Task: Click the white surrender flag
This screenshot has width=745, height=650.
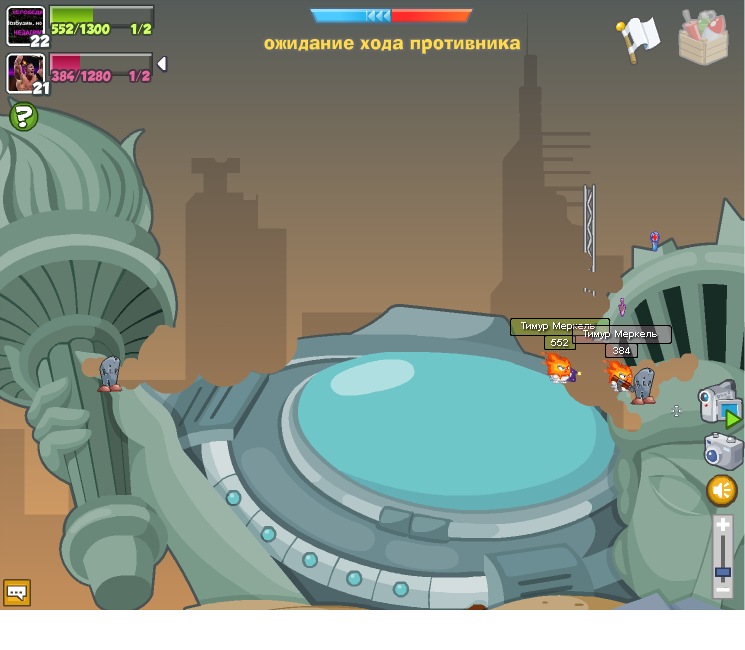Action: [638, 38]
